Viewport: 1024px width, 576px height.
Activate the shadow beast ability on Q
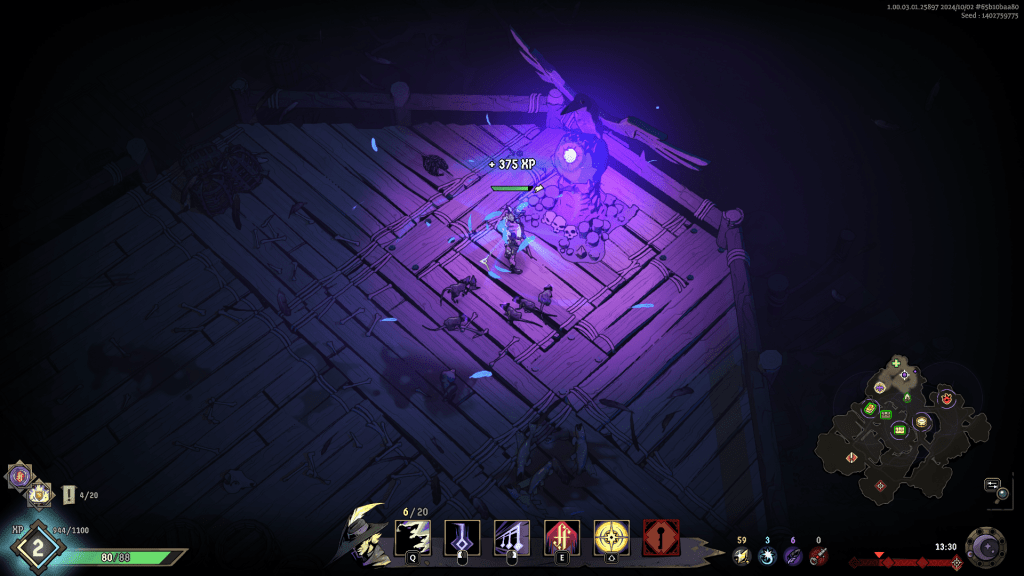click(x=412, y=537)
